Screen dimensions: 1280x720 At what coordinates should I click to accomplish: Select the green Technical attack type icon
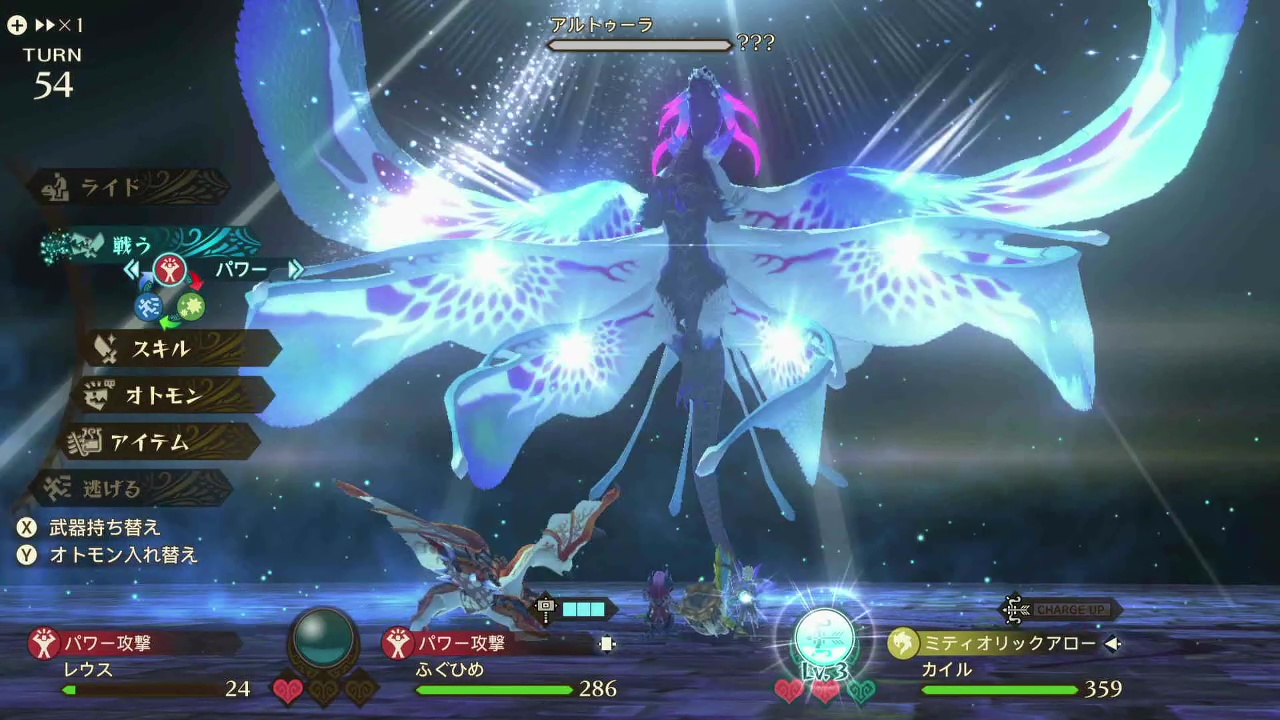tap(191, 307)
